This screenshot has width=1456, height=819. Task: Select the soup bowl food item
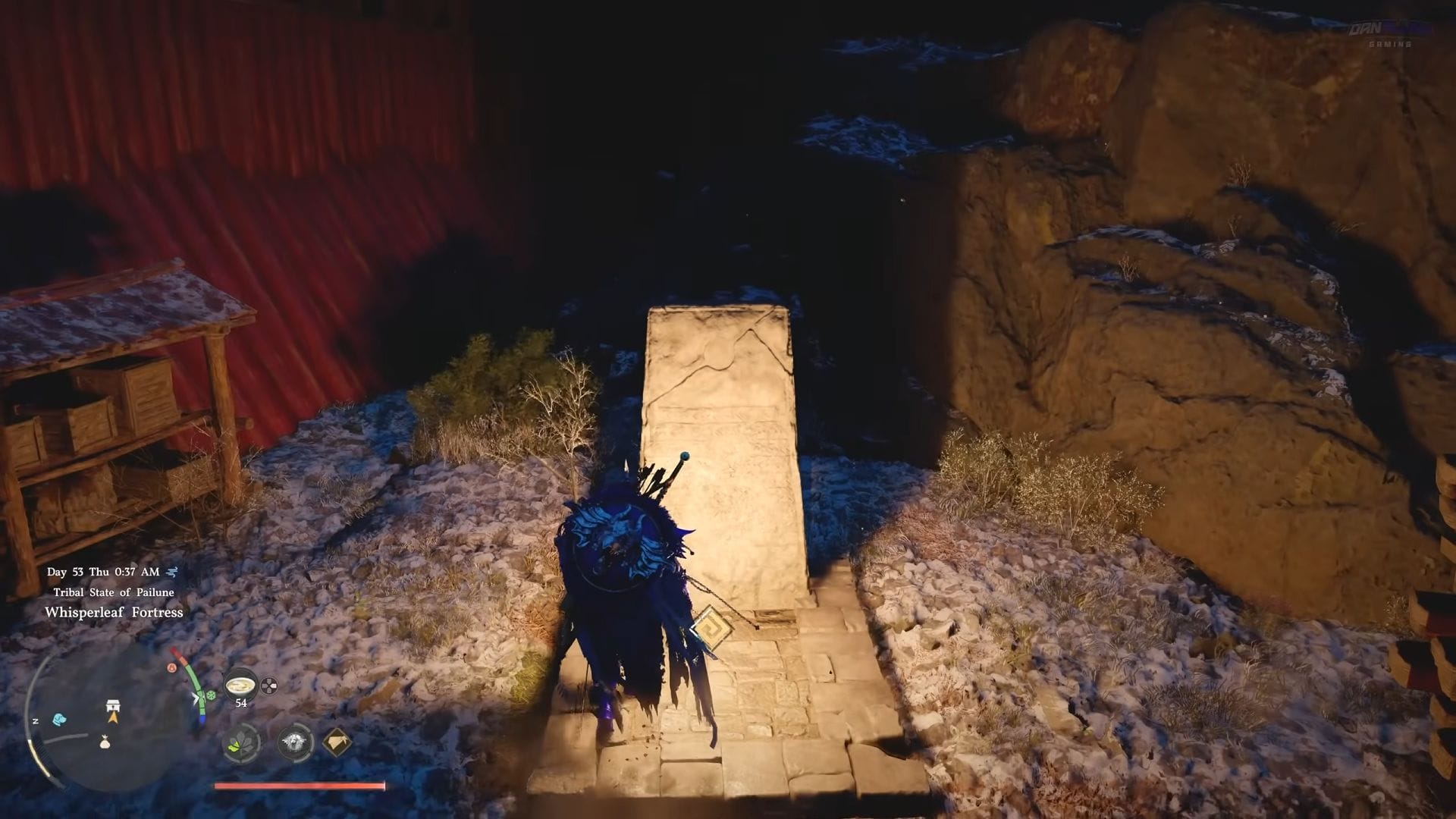pos(240,685)
